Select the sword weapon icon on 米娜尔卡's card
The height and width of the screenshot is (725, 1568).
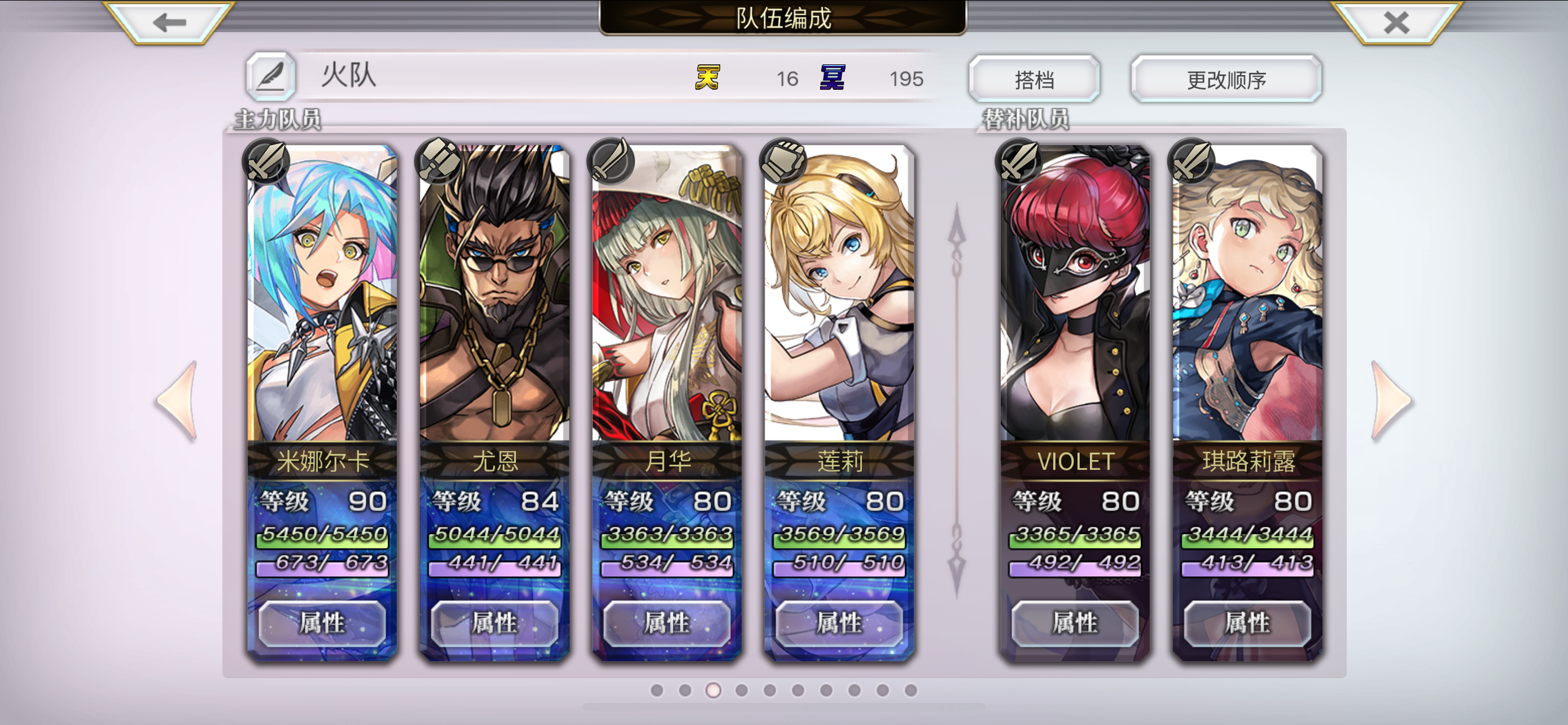(x=266, y=161)
